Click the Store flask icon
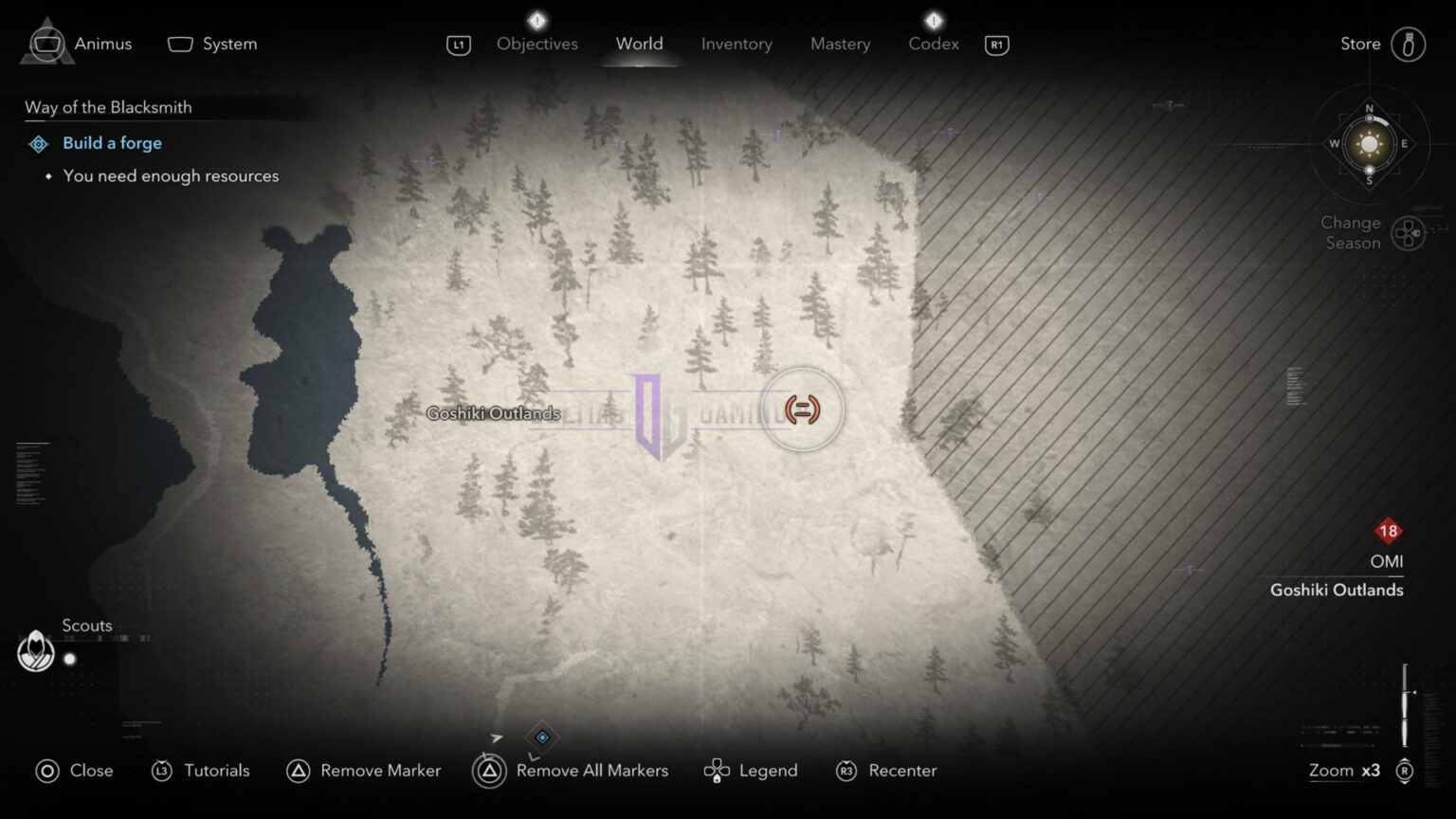Image resolution: width=1456 pixels, height=819 pixels. click(1409, 44)
